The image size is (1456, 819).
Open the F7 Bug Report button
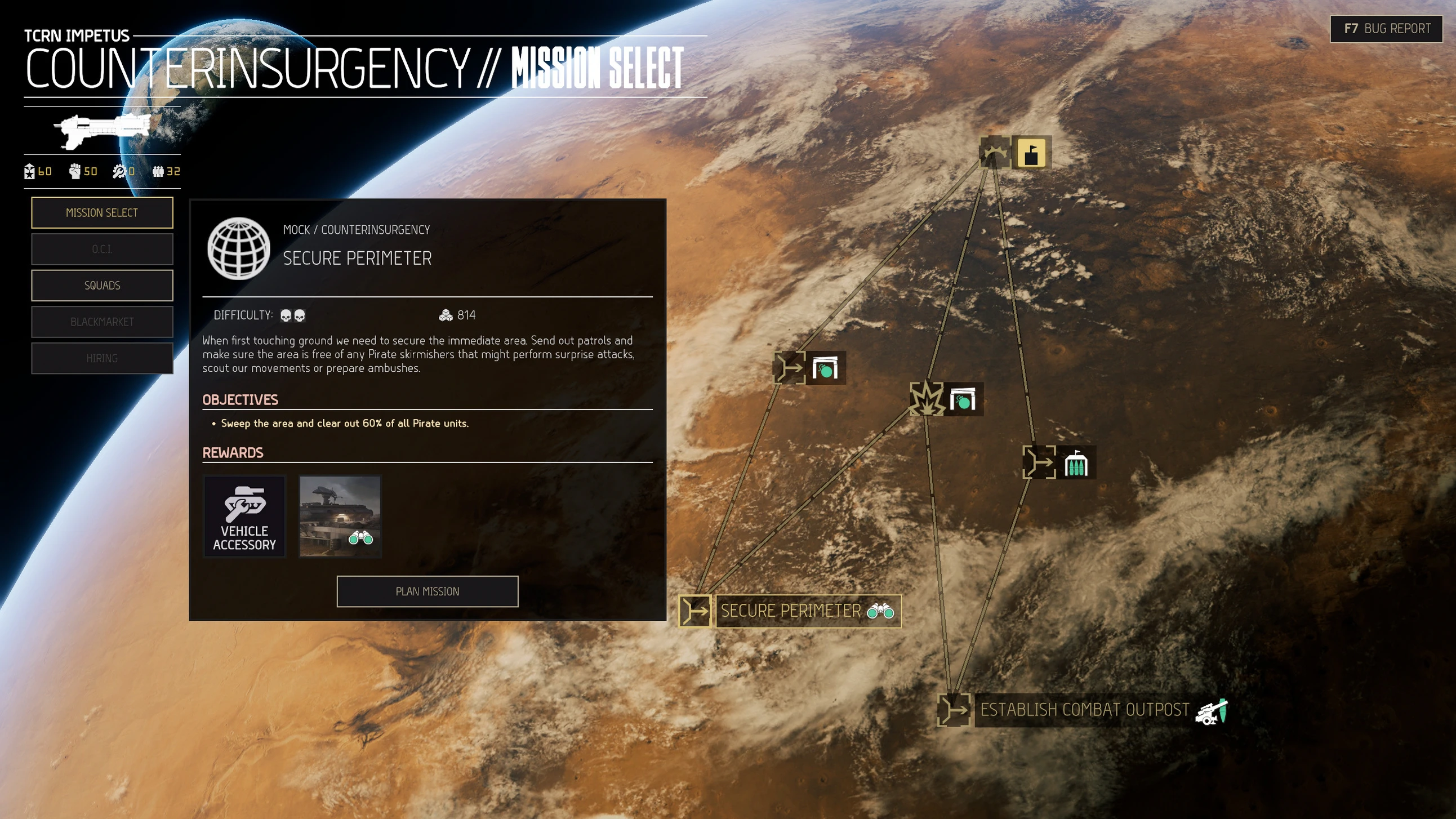click(x=1387, y=29)
